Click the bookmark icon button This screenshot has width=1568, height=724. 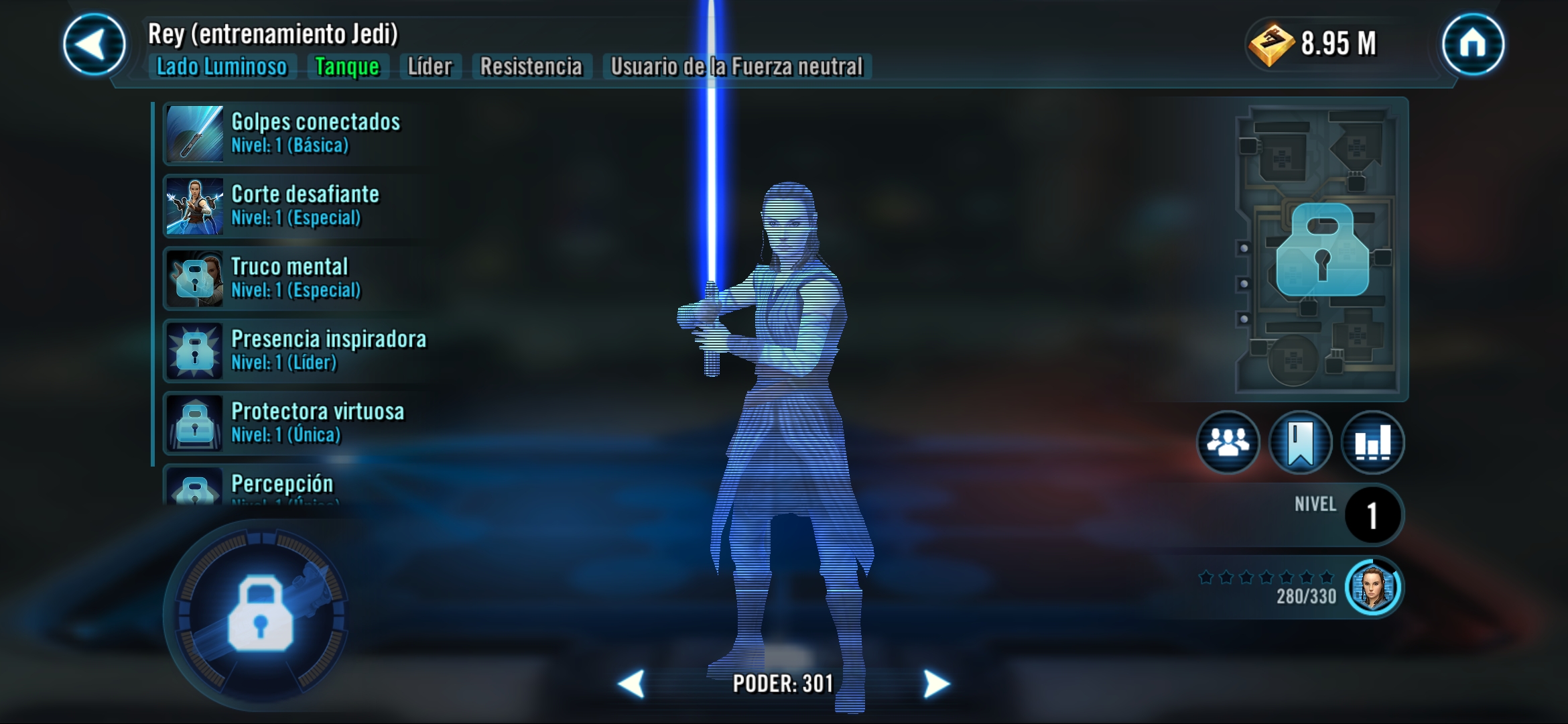point(1300,442)
